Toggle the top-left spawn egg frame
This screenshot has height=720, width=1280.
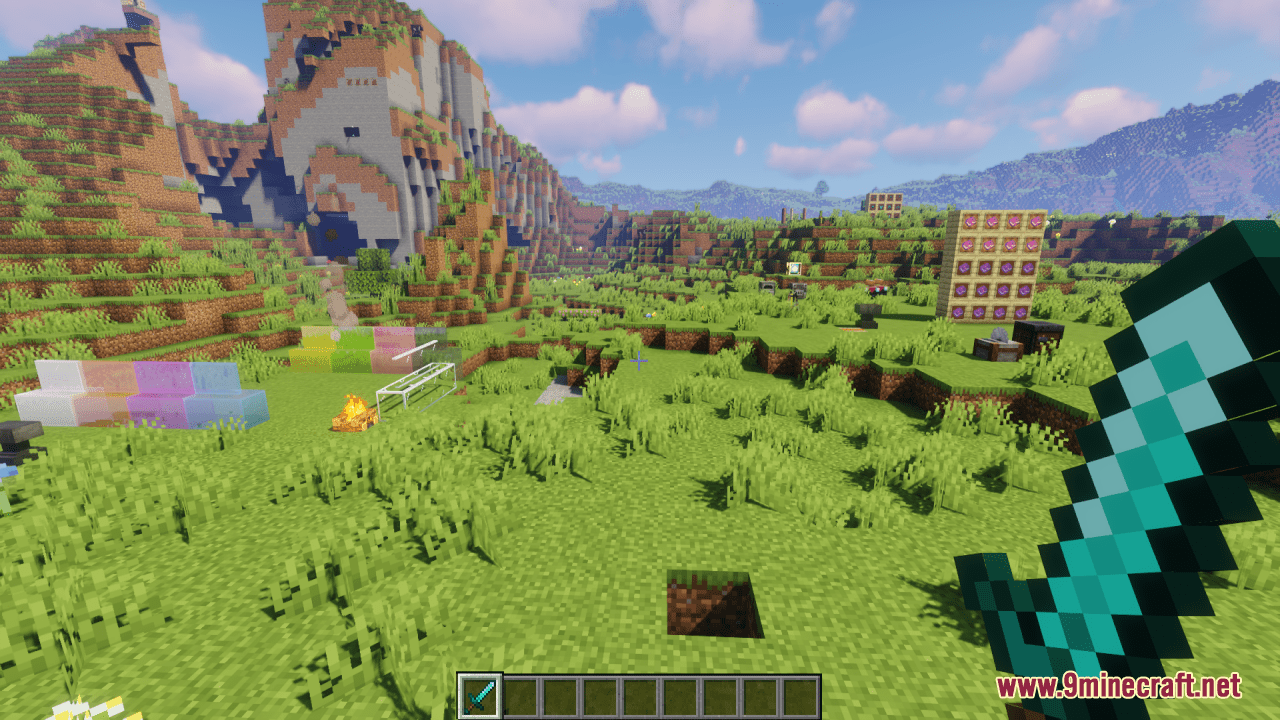tap(969, 221)
